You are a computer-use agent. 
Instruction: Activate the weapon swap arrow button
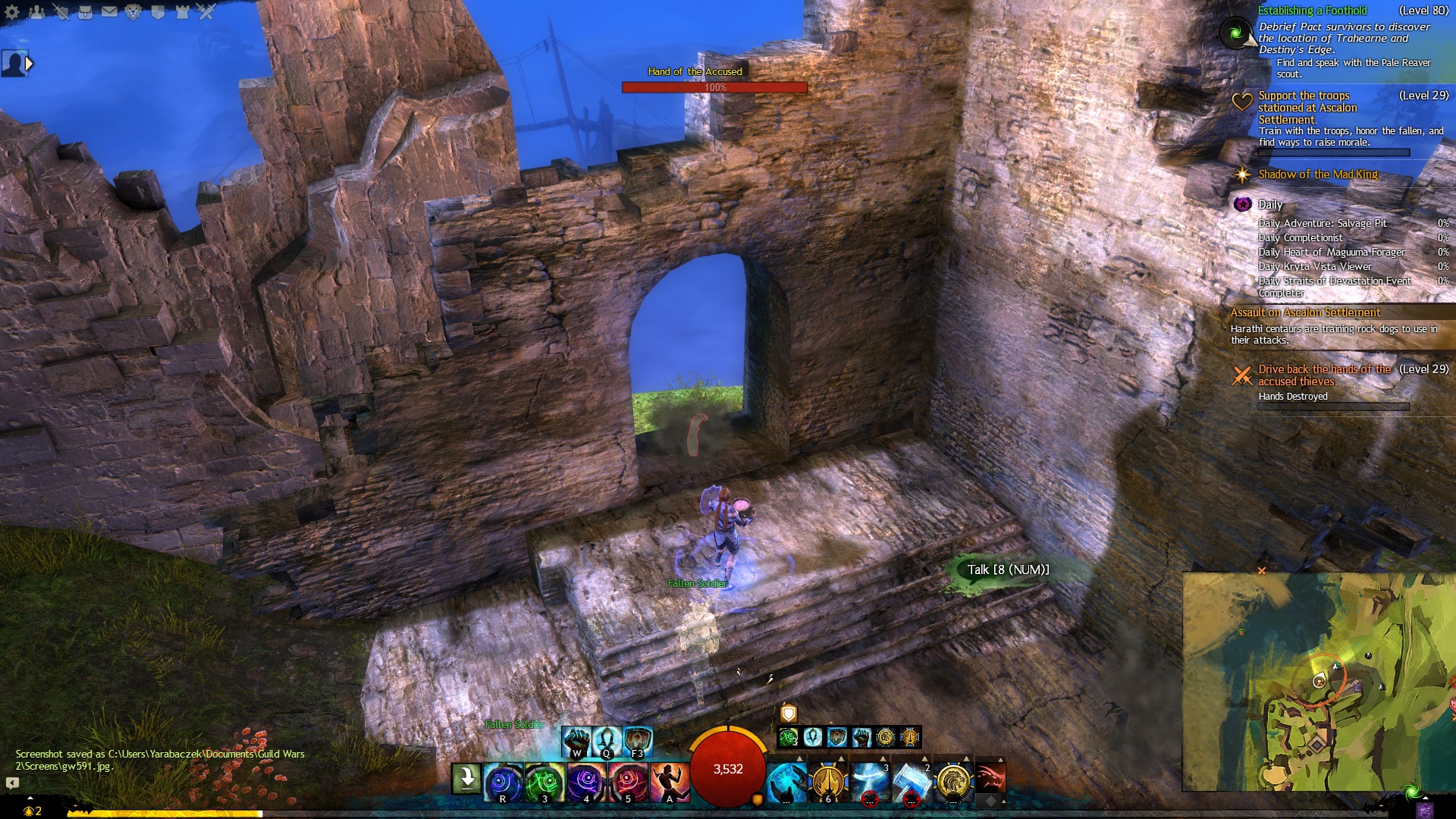[466, 779]
